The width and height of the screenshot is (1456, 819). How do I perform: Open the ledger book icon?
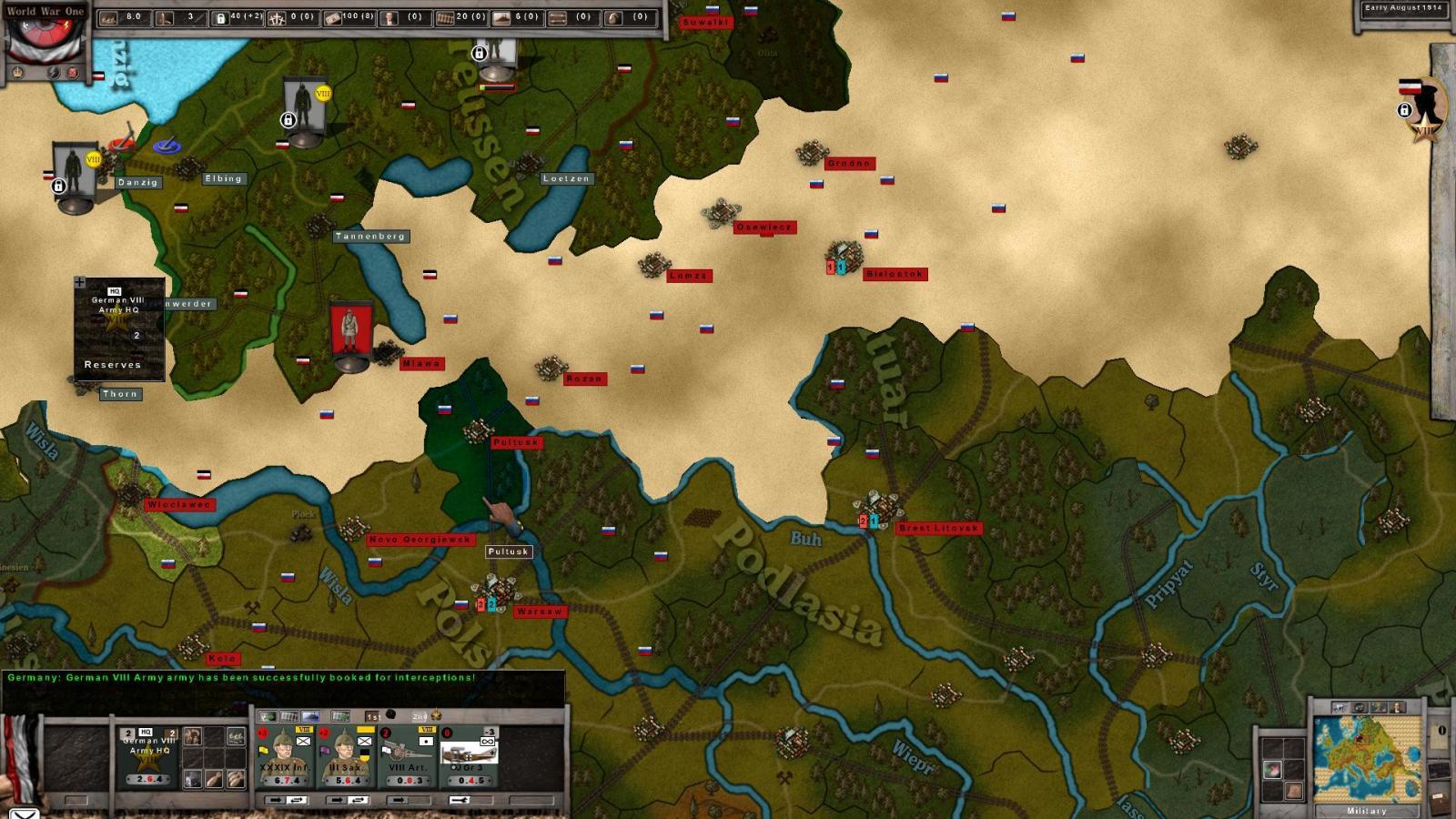coord(1439,804)
